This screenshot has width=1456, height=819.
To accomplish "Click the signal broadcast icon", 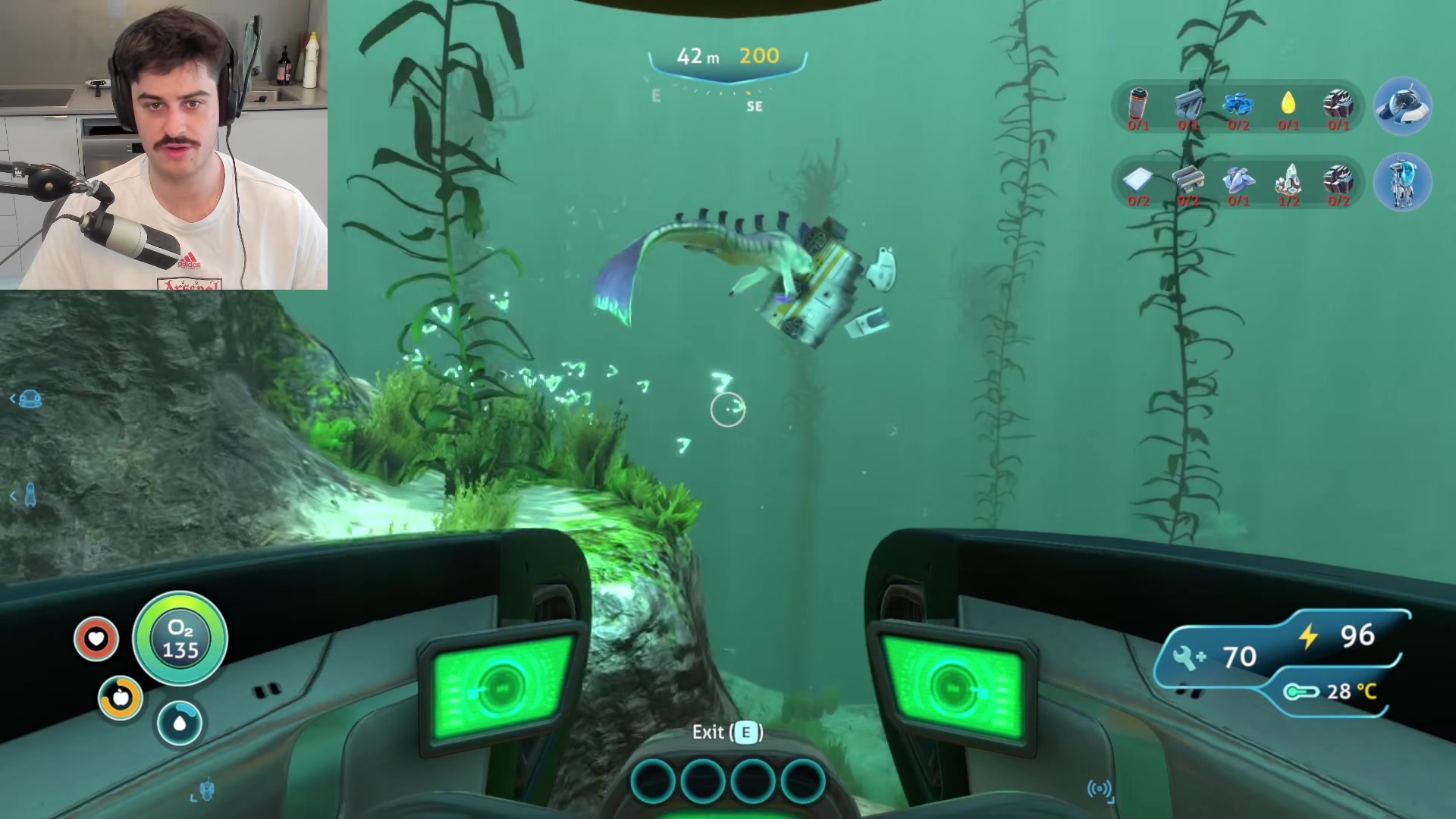I will pos(1100,789).
